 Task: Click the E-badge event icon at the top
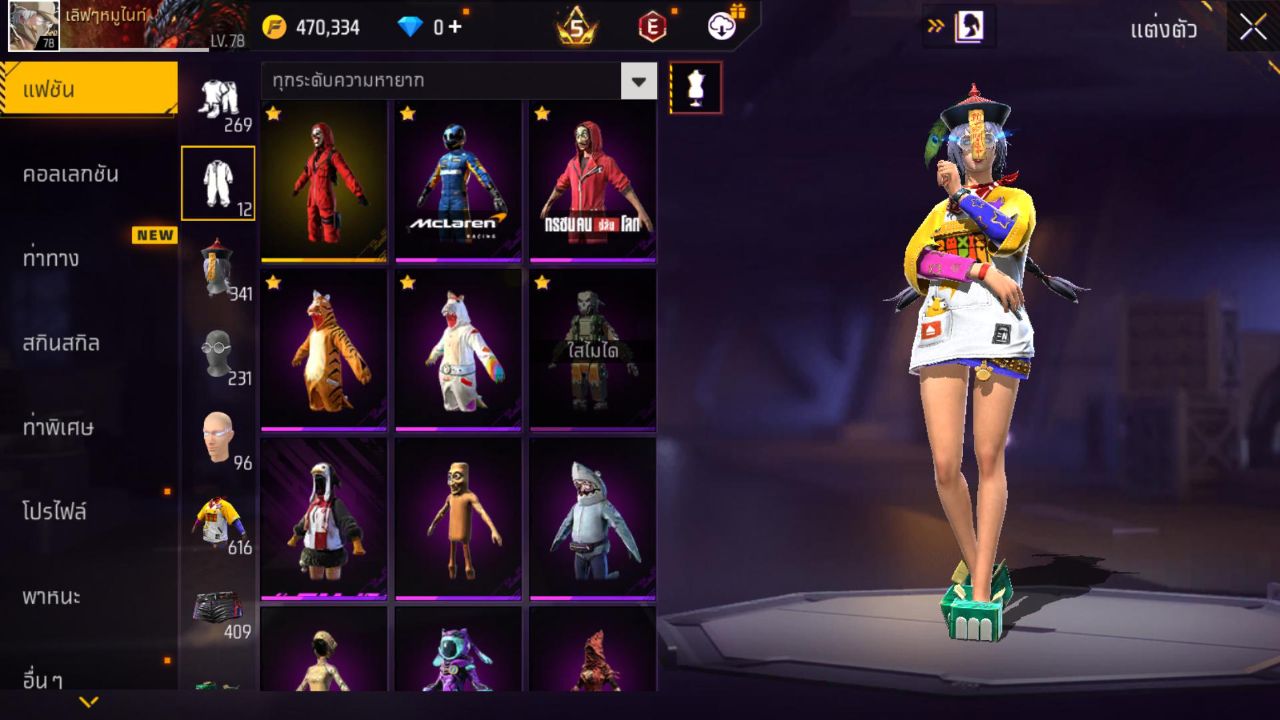tap(655, 27)
